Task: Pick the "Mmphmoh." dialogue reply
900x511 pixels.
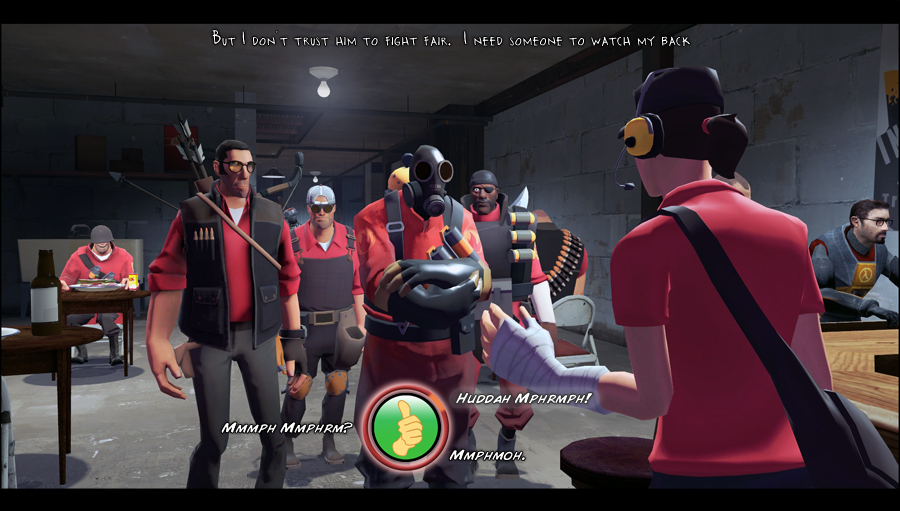Action: 488,455
